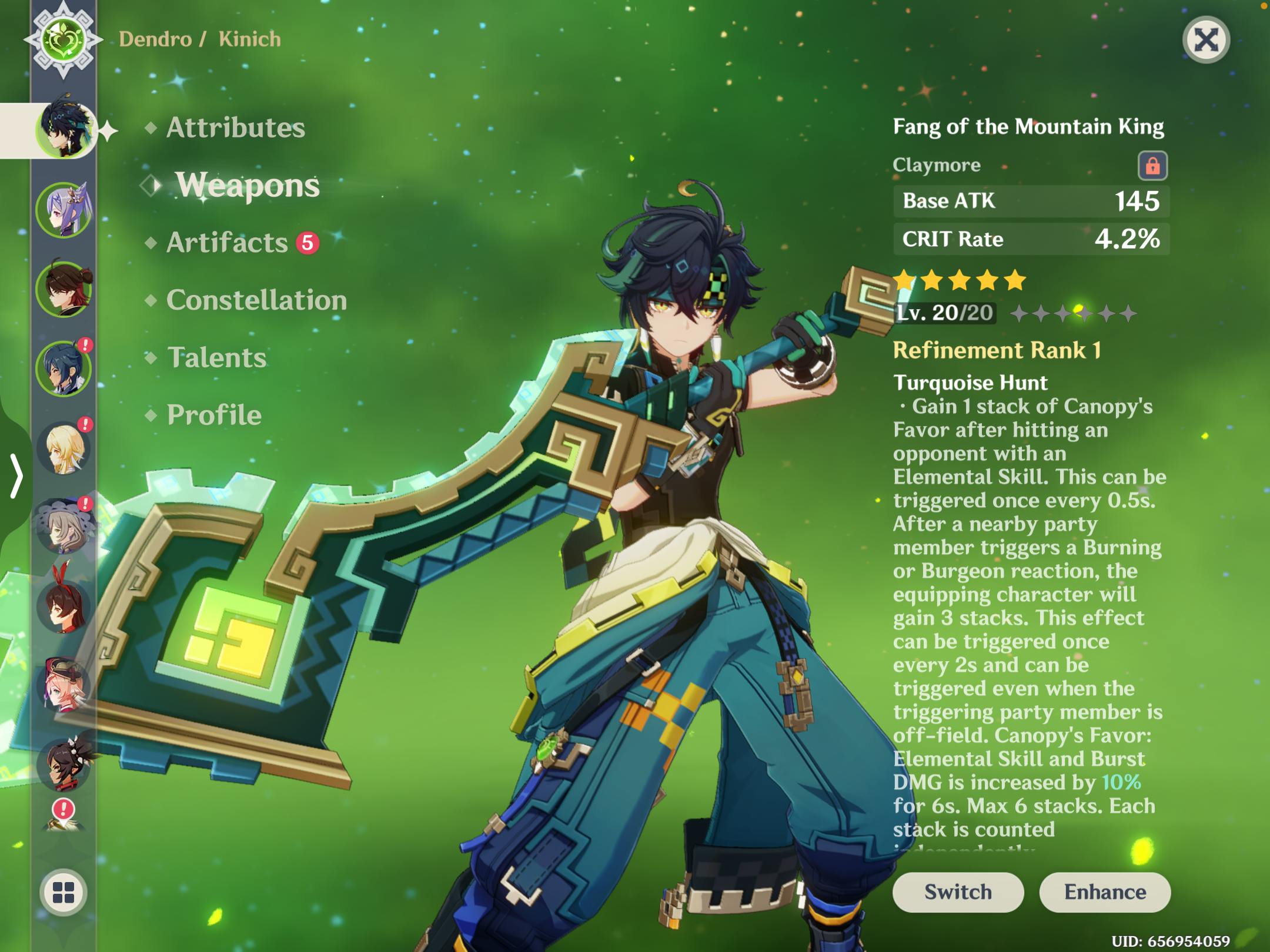This screenshot has width=1270, height=952.
Task: Select the Weapons menu entry
Action: (x=247, y=185)
